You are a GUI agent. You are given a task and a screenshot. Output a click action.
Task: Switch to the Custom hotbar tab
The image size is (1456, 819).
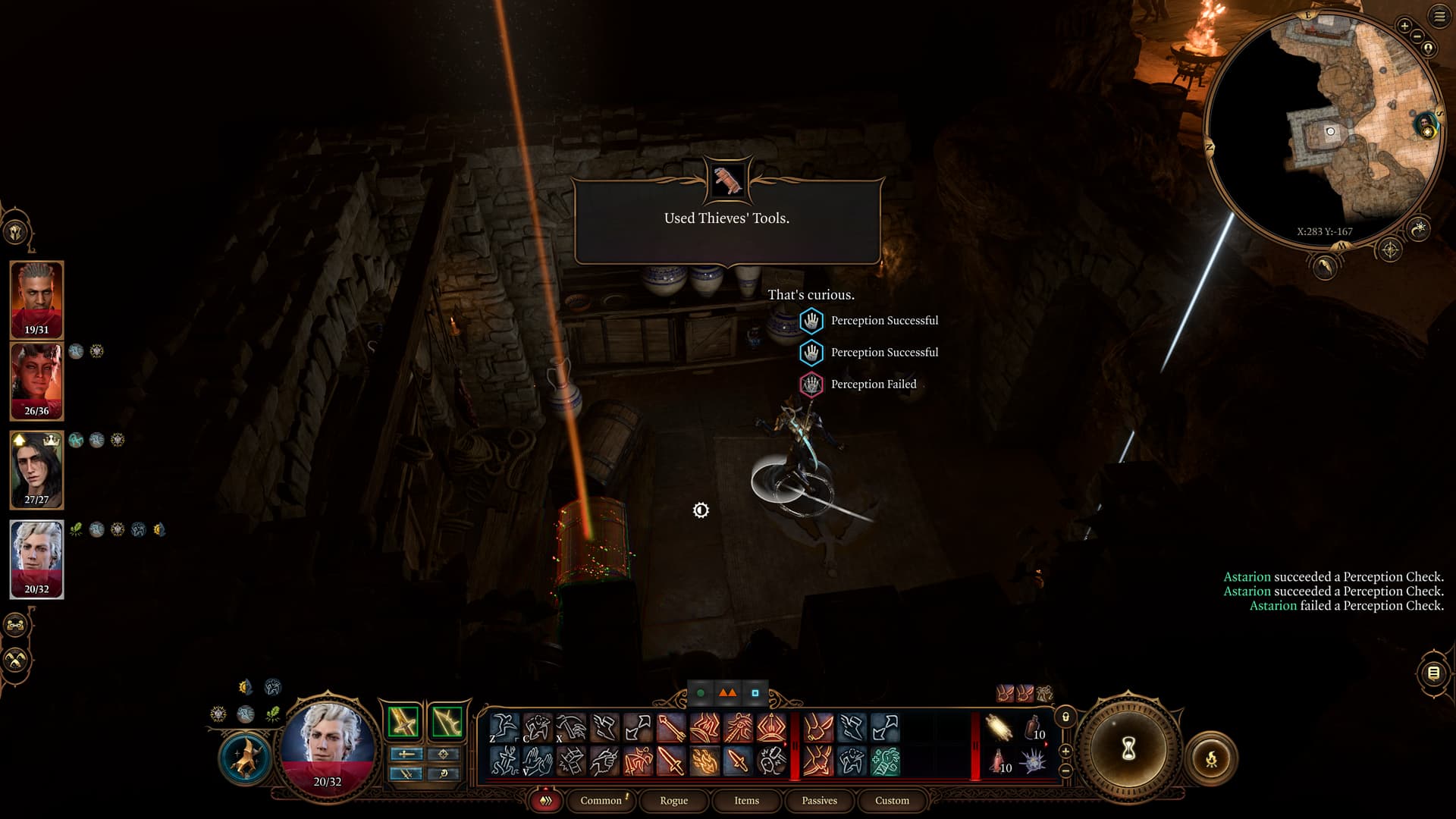892,800
